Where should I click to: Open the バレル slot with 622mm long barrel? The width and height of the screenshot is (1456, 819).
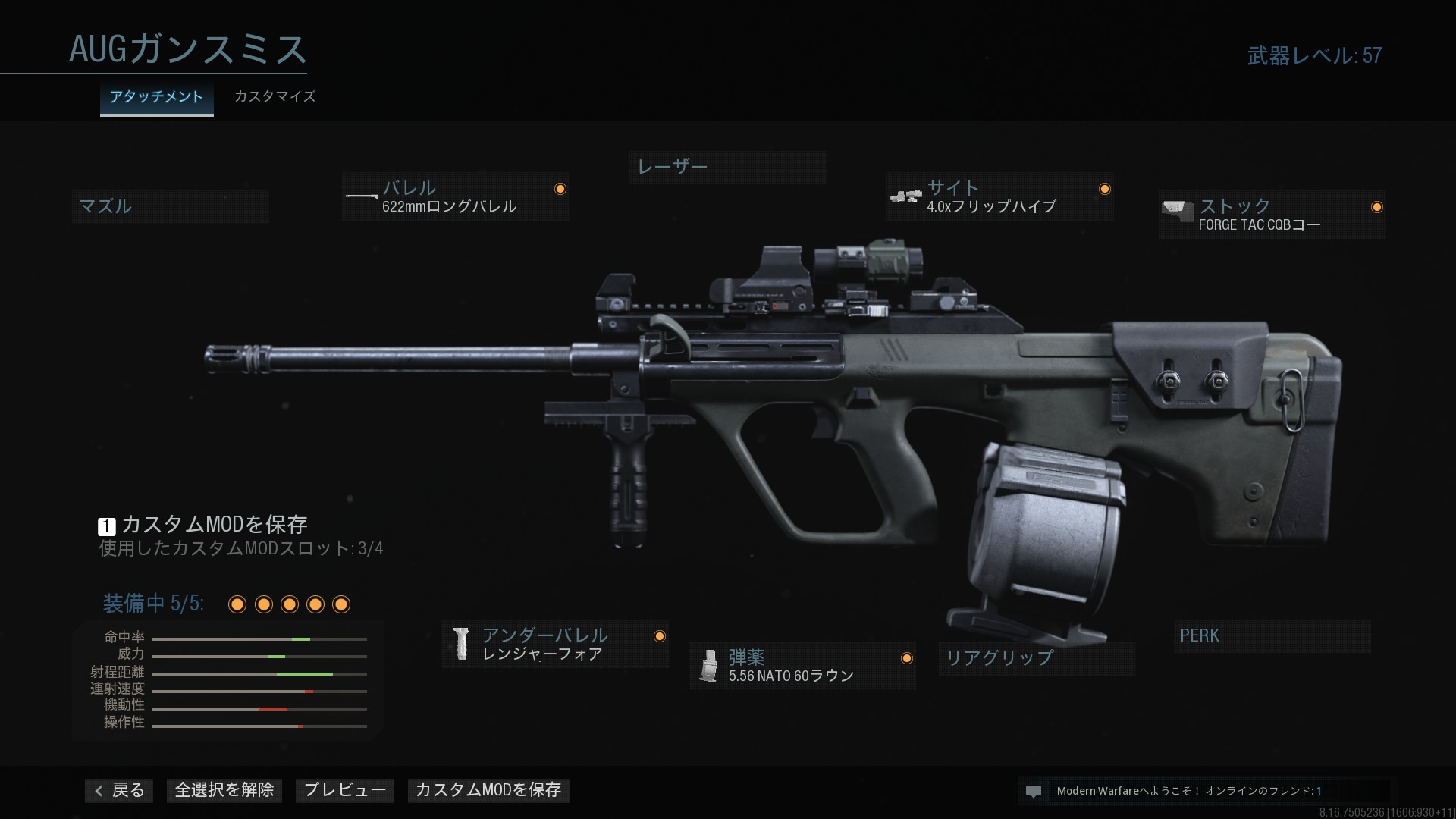tap(455, 197)
